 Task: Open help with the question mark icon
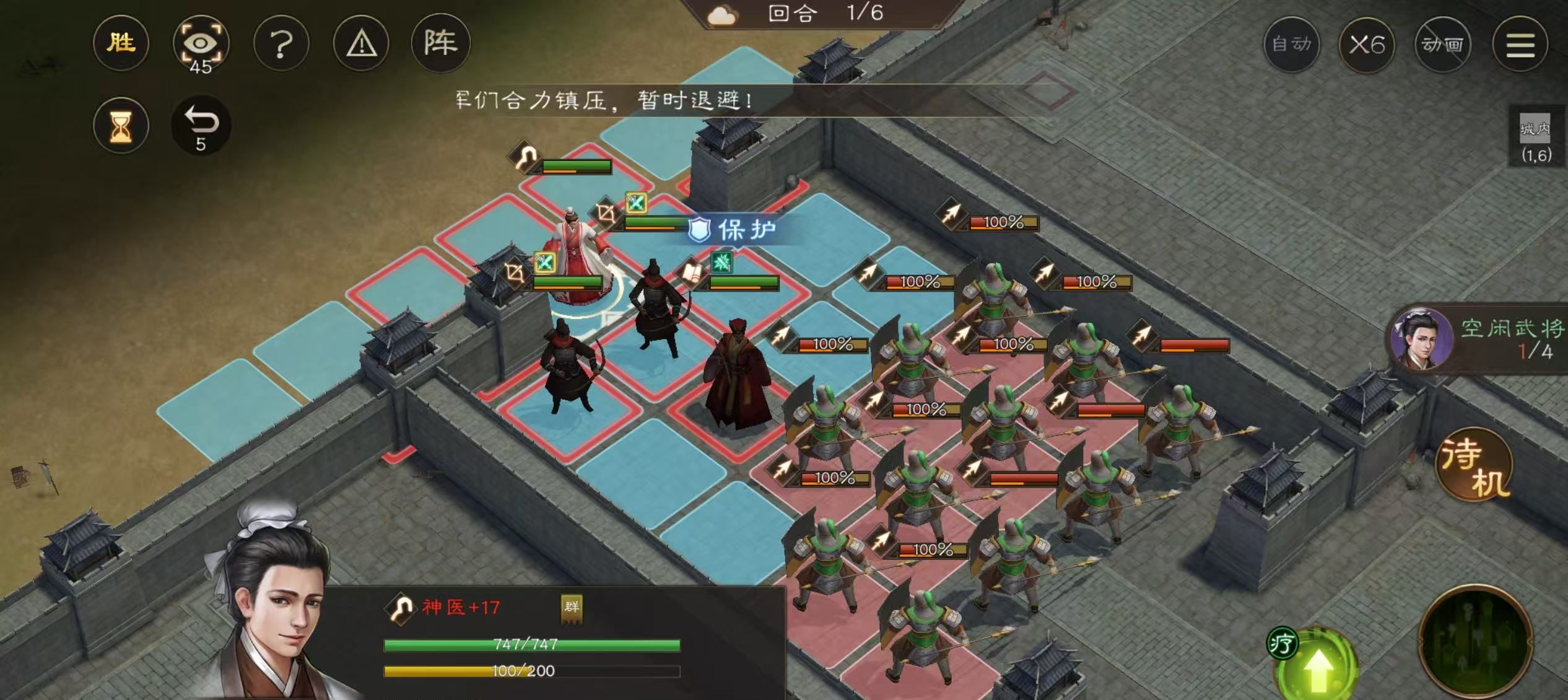(282, 43)
